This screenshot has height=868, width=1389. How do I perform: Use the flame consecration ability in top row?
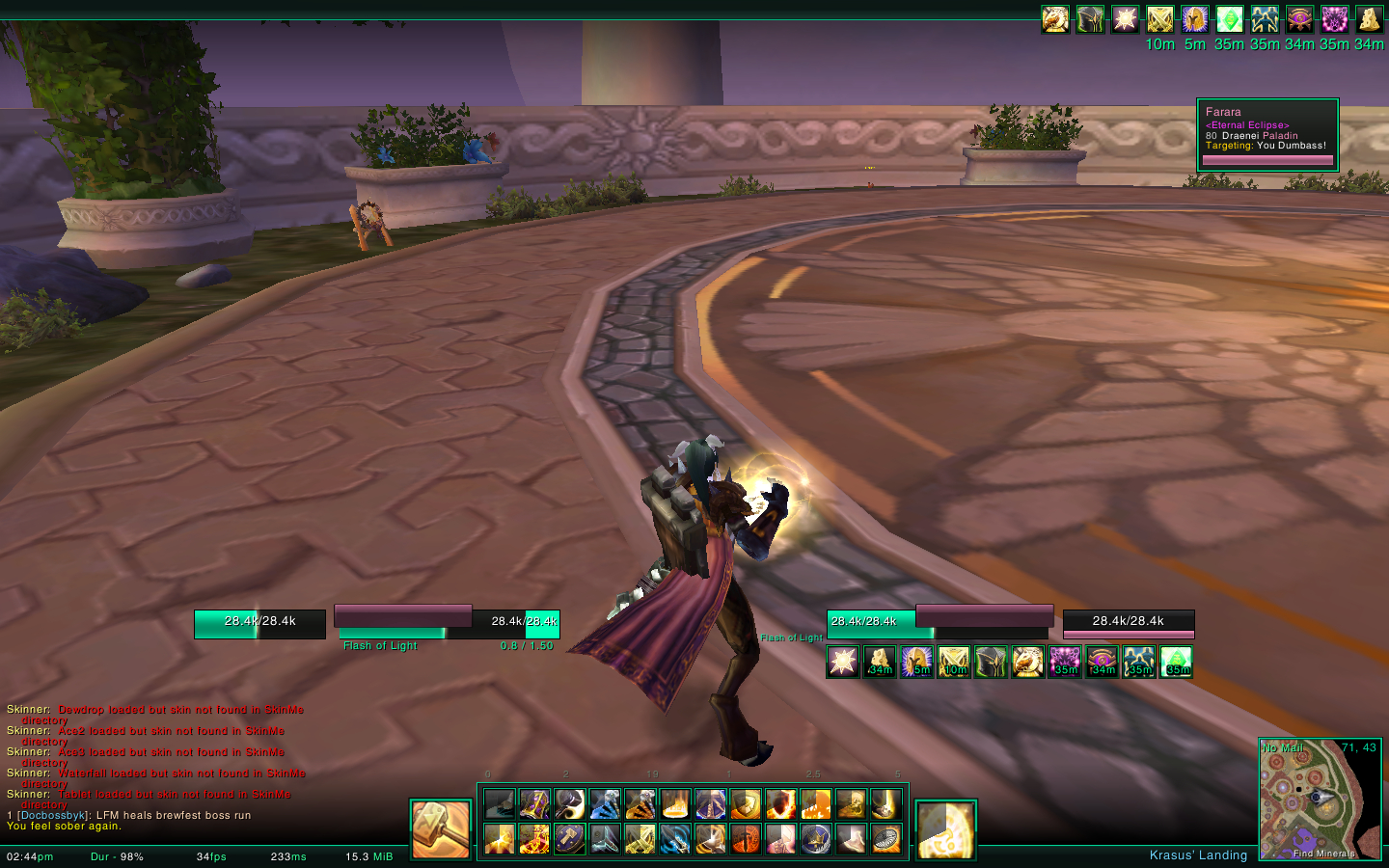coord(675,803)
